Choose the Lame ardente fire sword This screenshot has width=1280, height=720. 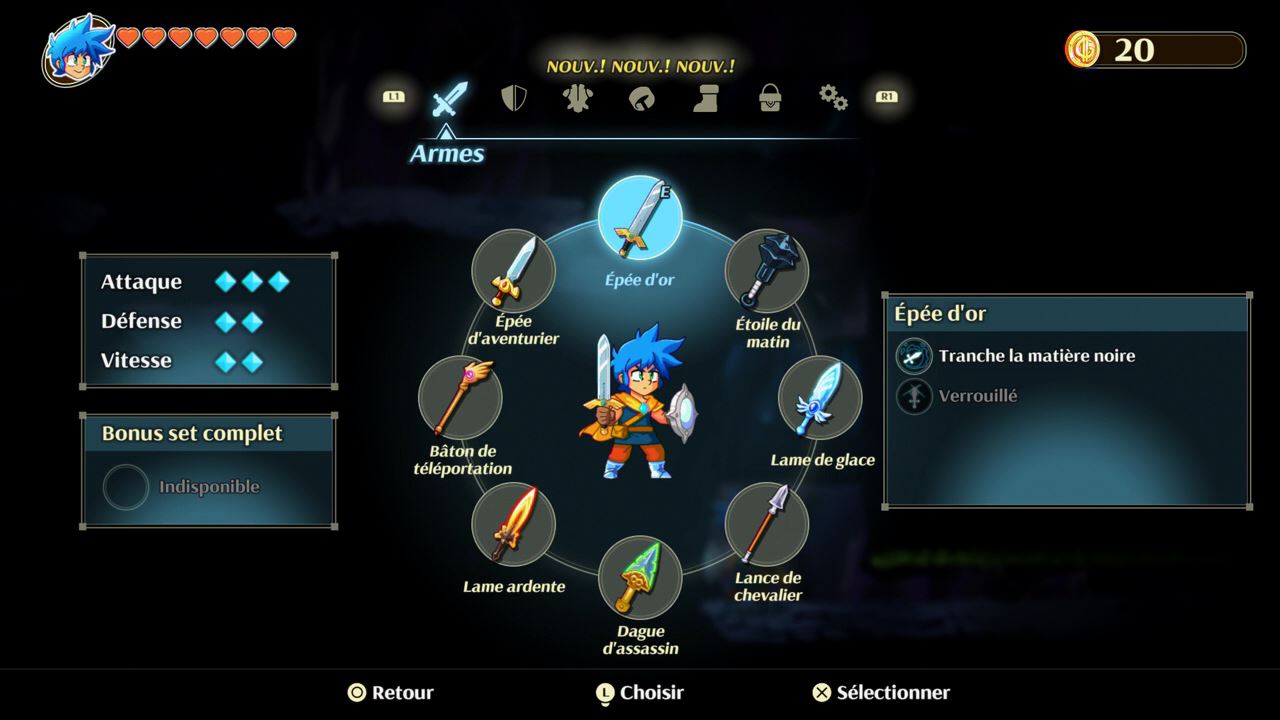coord(513,524)
